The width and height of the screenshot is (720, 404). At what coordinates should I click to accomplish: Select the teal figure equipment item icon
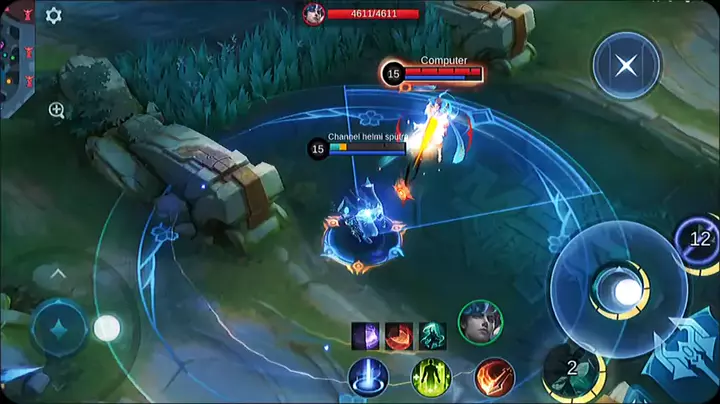432,335
